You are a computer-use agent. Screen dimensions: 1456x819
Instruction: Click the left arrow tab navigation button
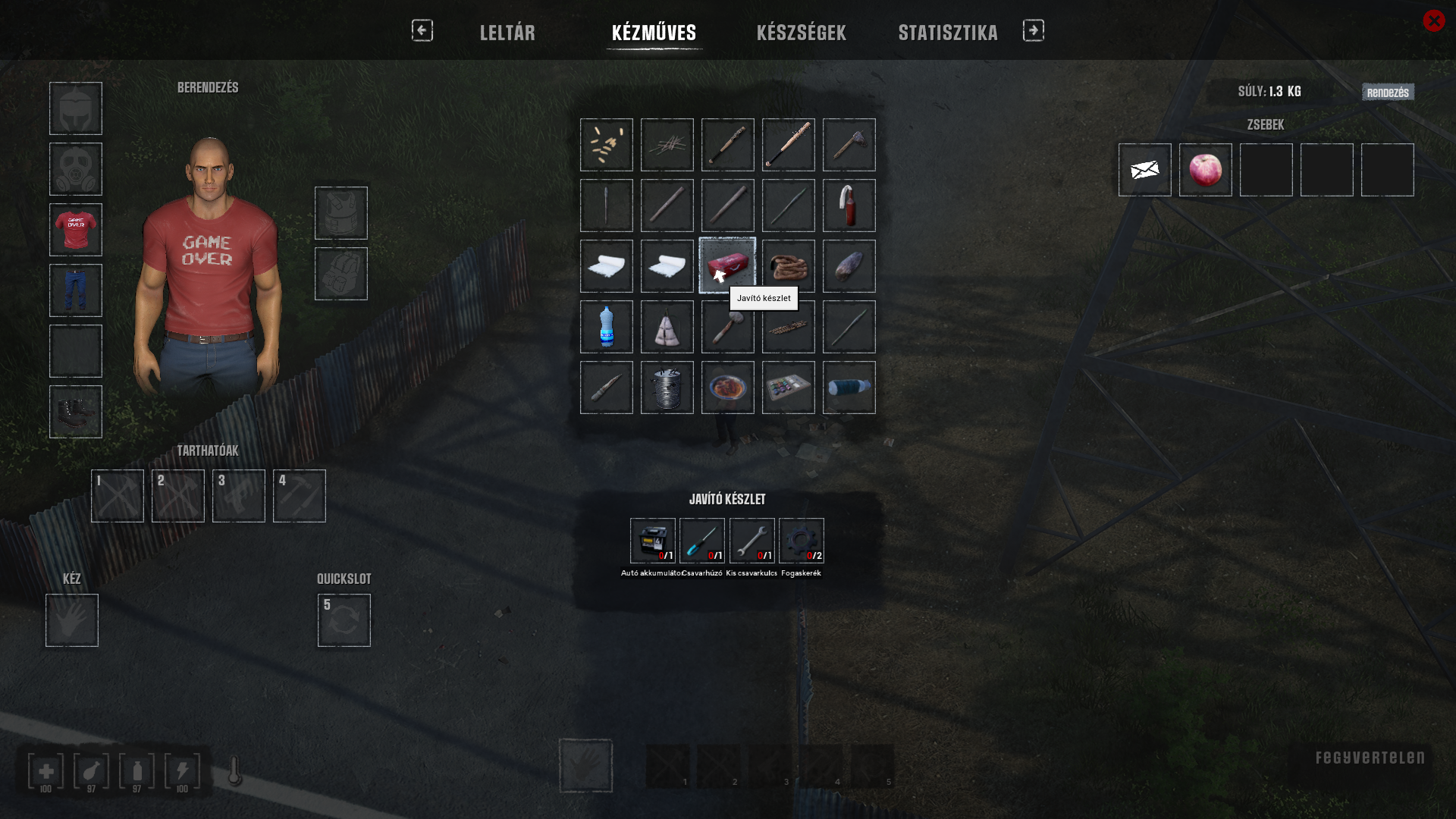coord(422,30)
